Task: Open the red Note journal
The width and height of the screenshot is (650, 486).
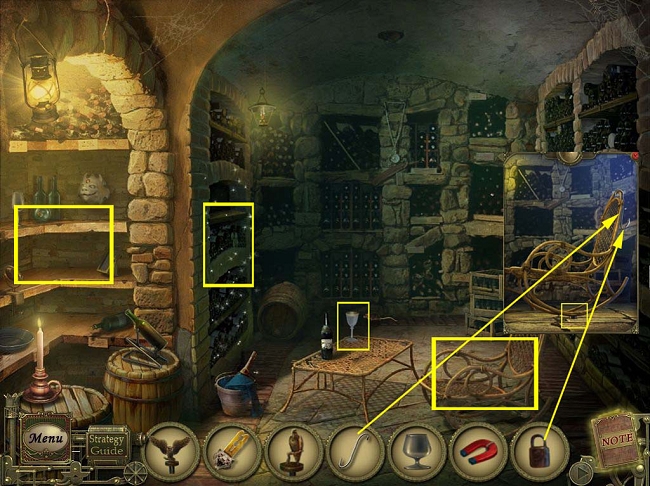Action: pyautogui.click(x=615, y=436)
